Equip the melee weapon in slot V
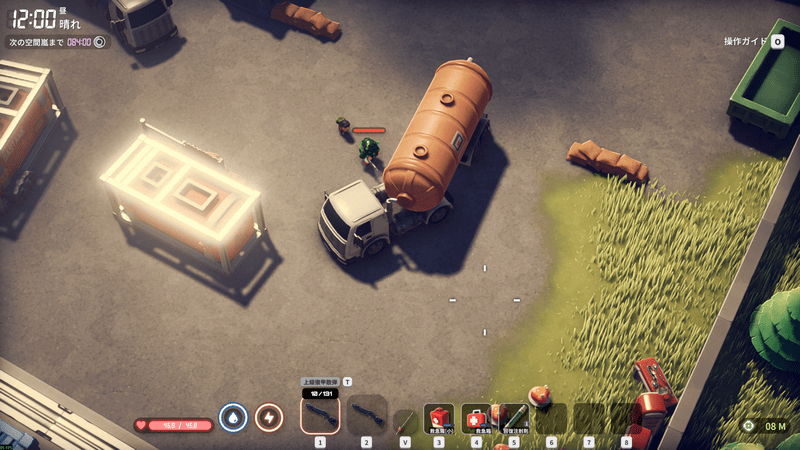The width and height of the screenshot is (800, 450). [405, 421]
